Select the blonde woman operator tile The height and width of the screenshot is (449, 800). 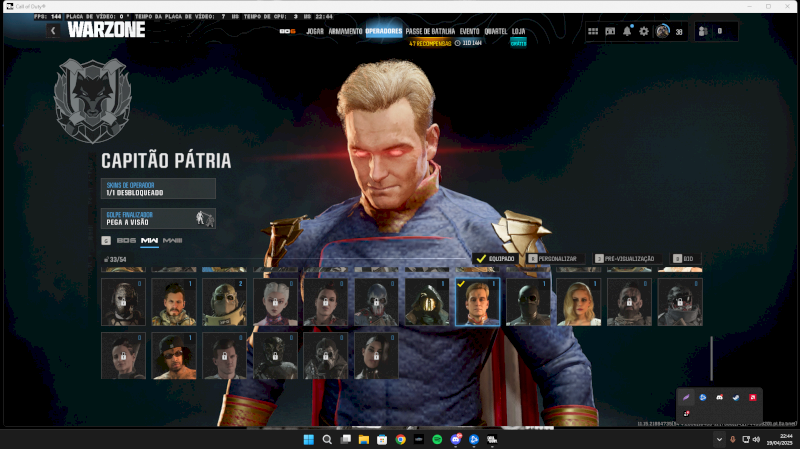[x=580, y=303]
